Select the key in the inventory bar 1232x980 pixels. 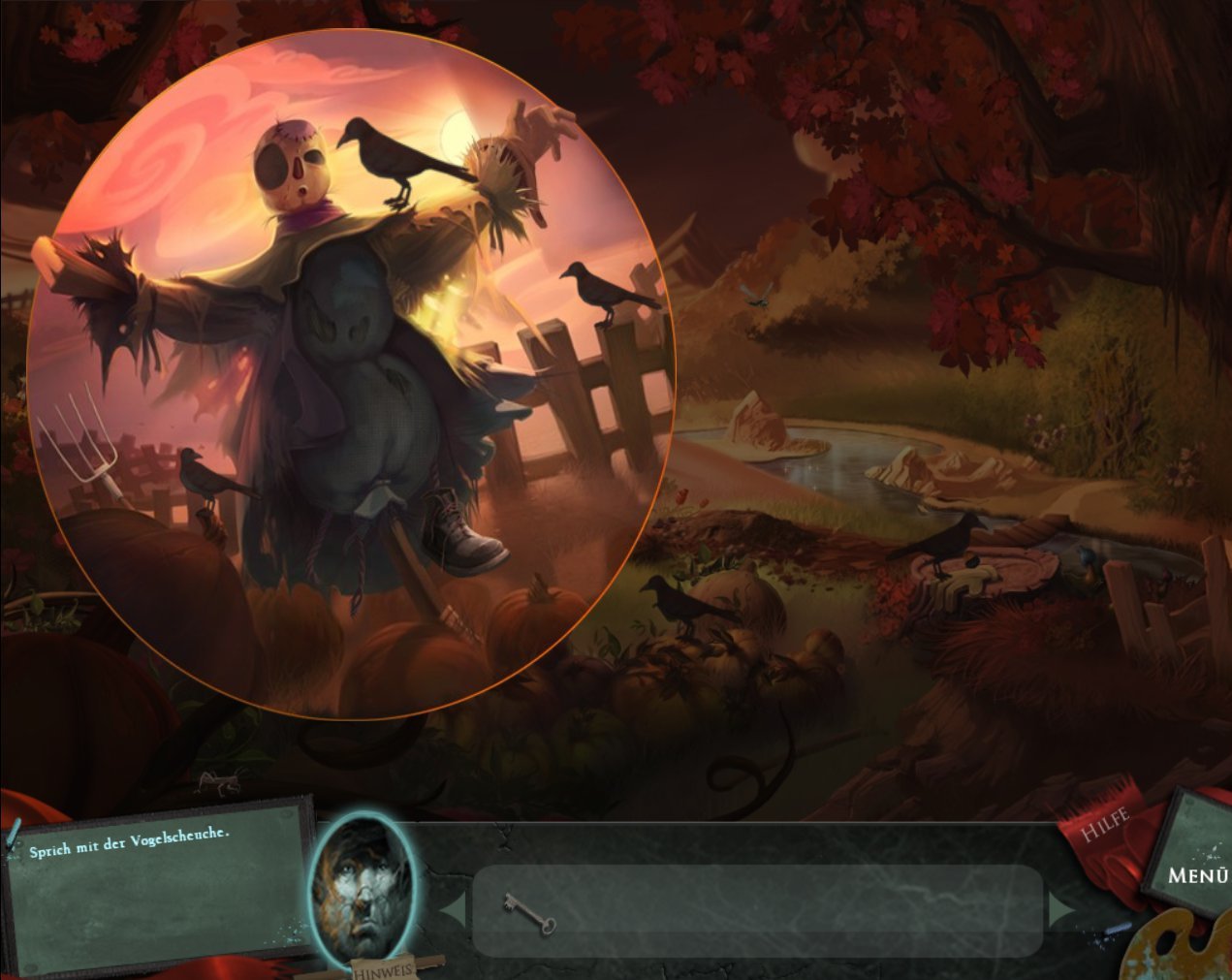pos(529,913)
